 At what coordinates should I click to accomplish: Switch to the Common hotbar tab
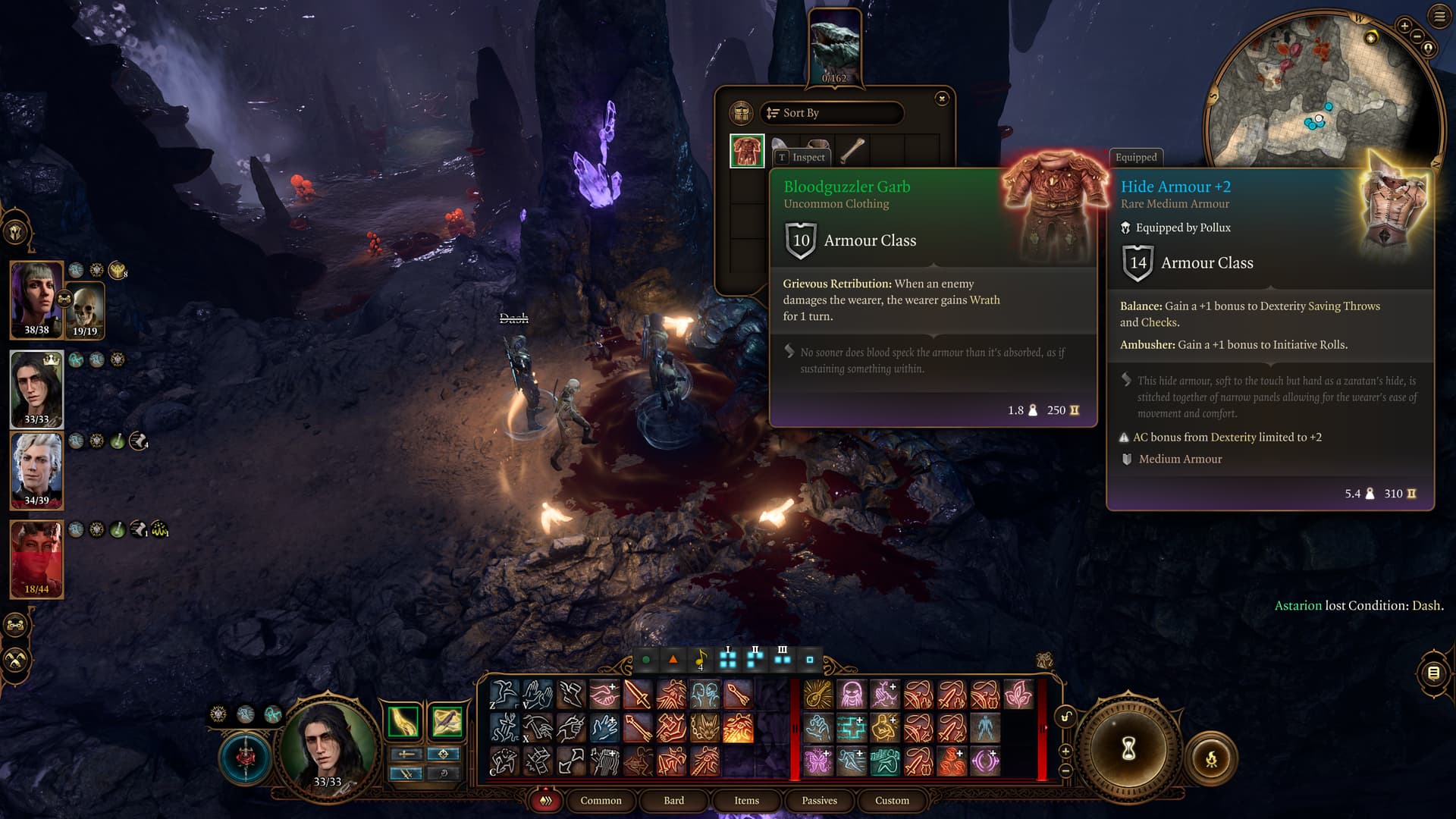[x=601, y=800]
